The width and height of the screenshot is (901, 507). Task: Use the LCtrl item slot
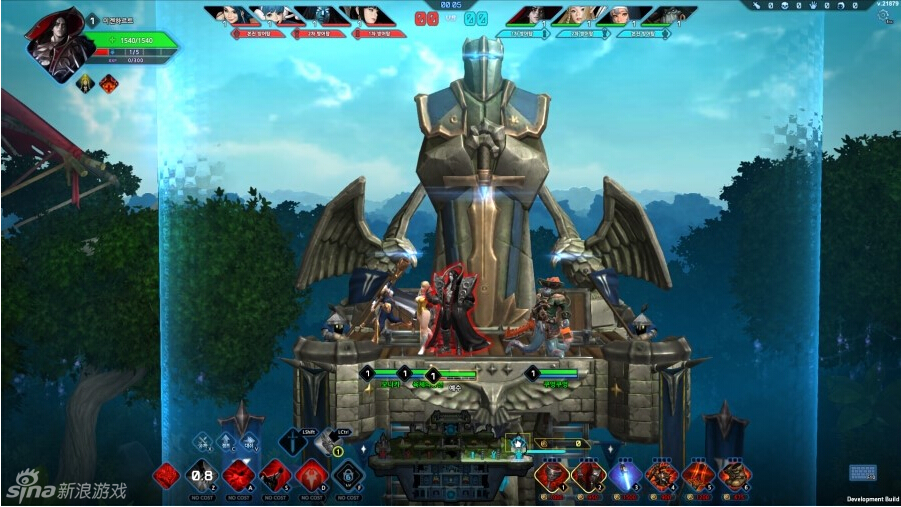tap(329, 443)
